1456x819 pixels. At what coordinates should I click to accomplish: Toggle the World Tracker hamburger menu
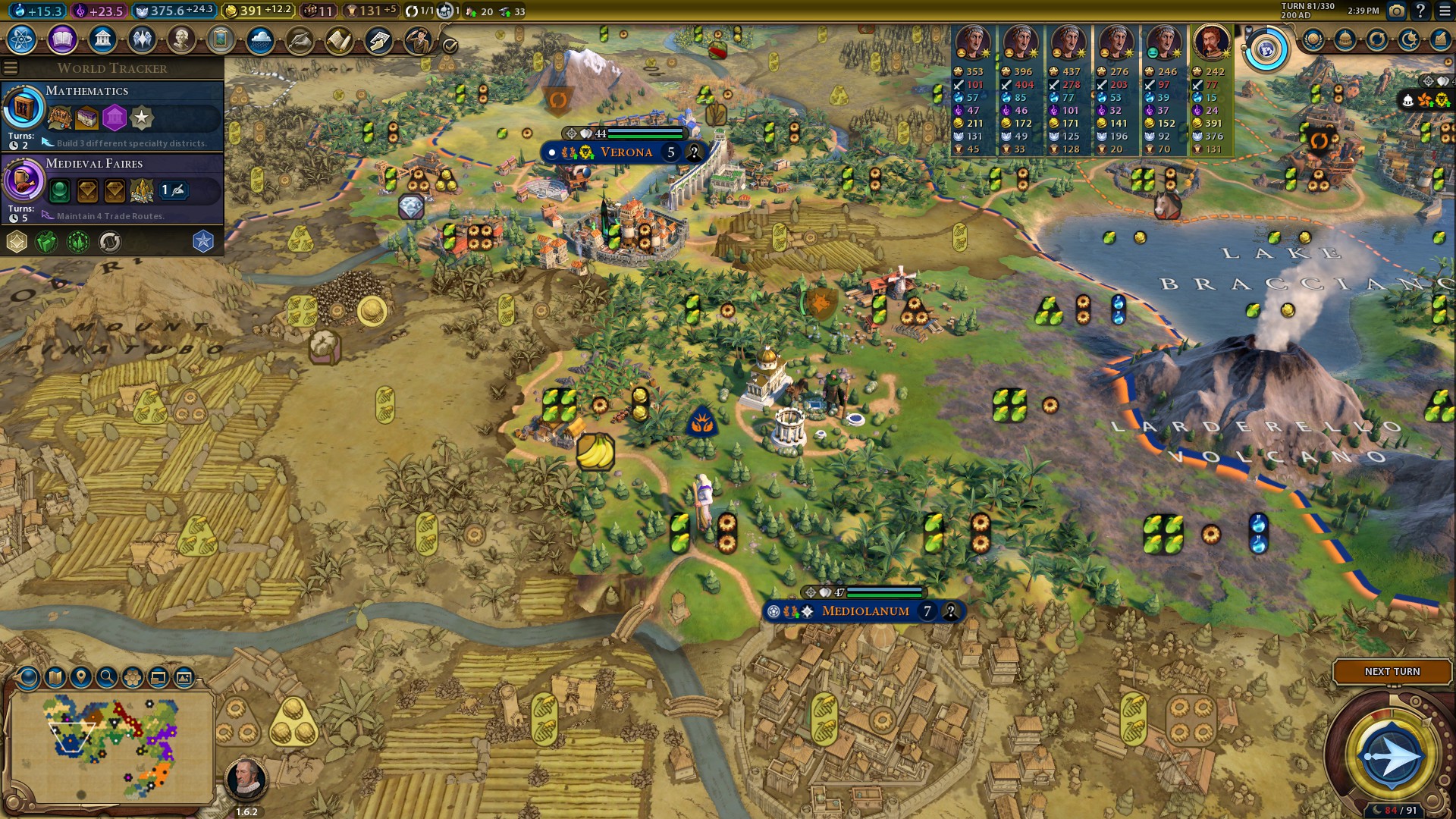click(x=11, y=68)
